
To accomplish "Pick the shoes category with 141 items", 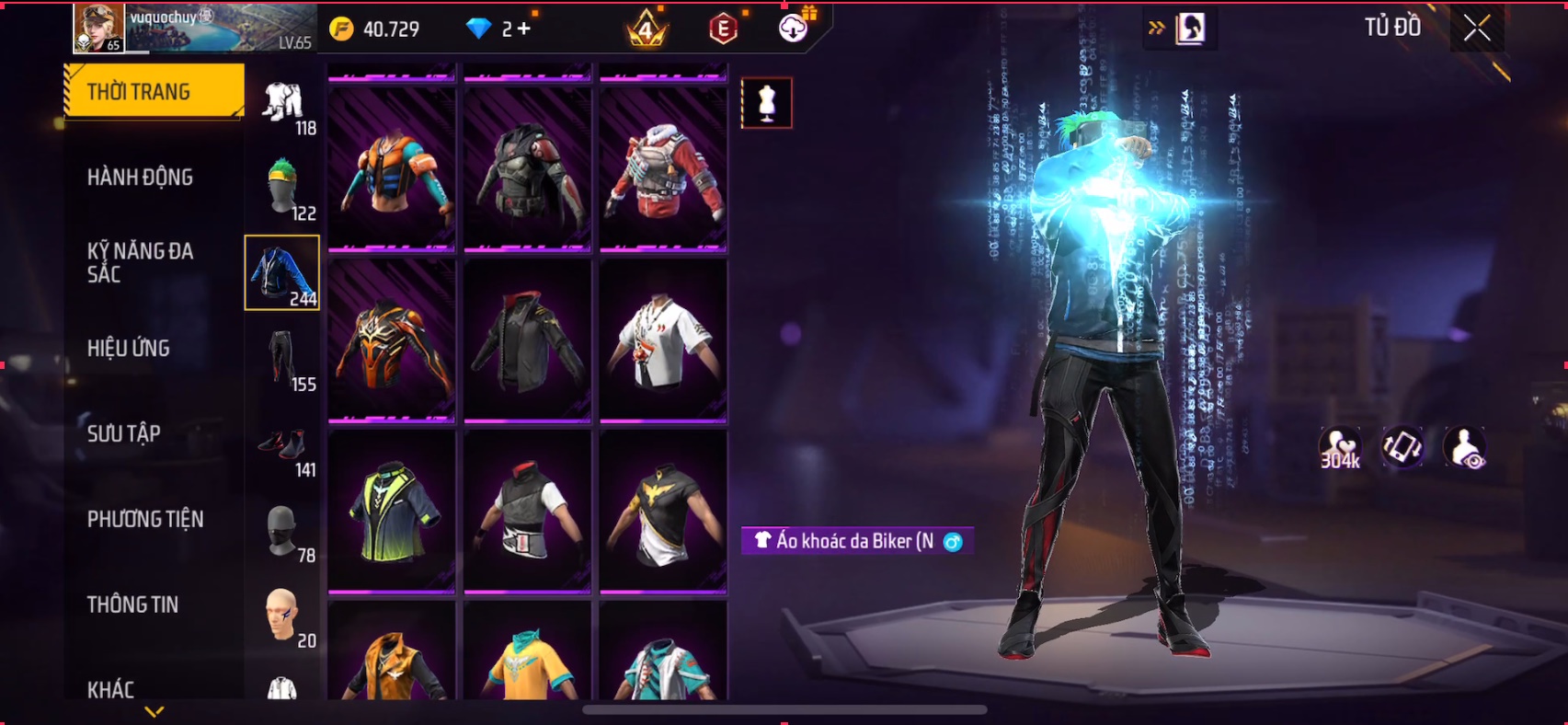I will pyautogui.click(x=283, y=446).
